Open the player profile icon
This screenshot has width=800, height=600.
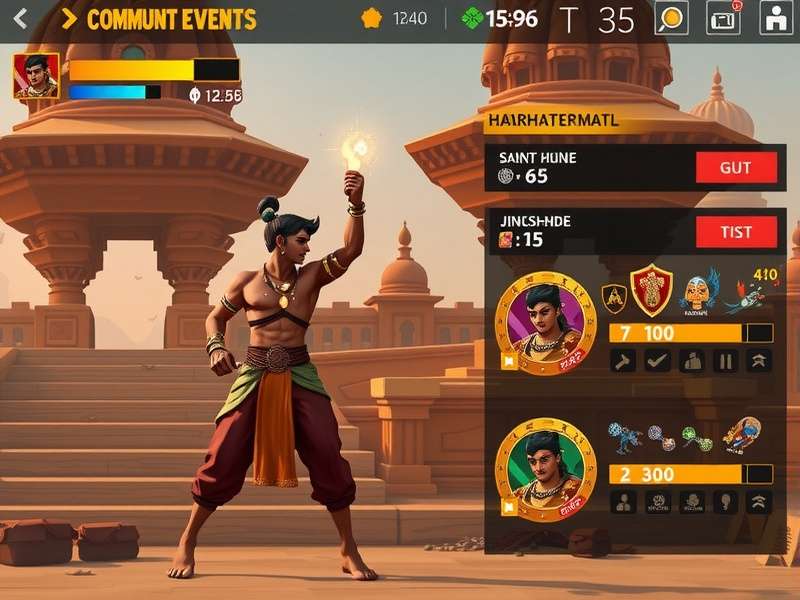pos(776,18)
